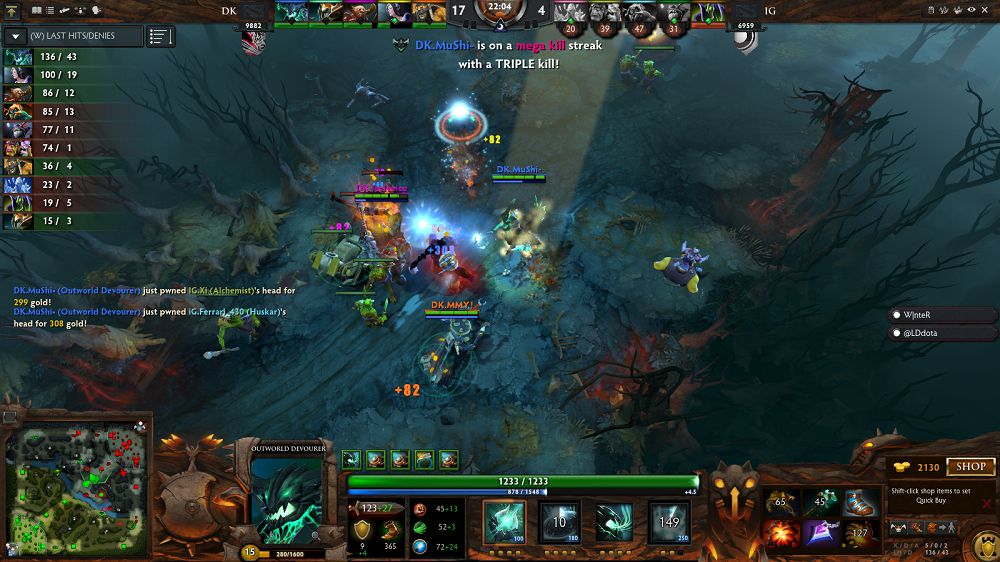Use the purple Force Staff item

pyautogui.click(x=821, y=532)
